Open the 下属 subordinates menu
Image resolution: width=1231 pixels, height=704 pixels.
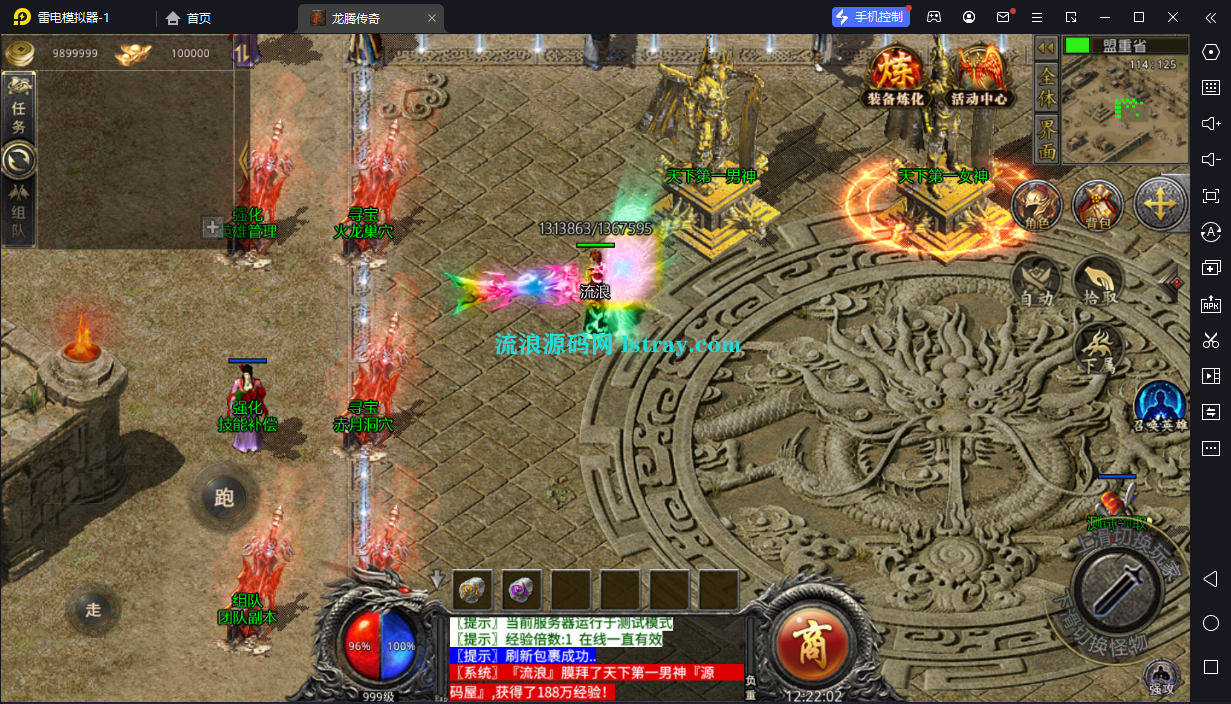1098,346
